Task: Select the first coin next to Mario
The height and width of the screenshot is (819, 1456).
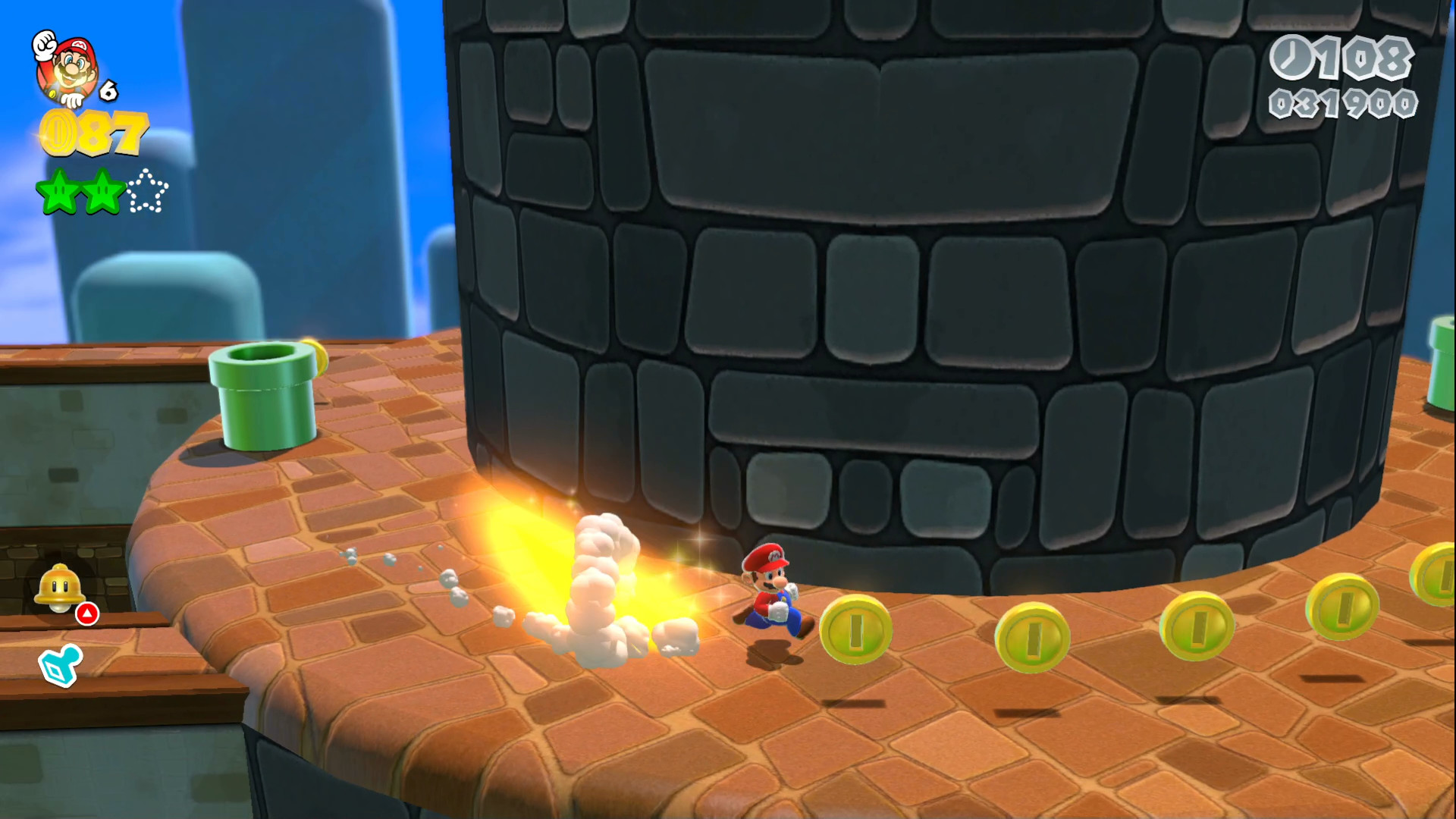Action: [855, 631]
